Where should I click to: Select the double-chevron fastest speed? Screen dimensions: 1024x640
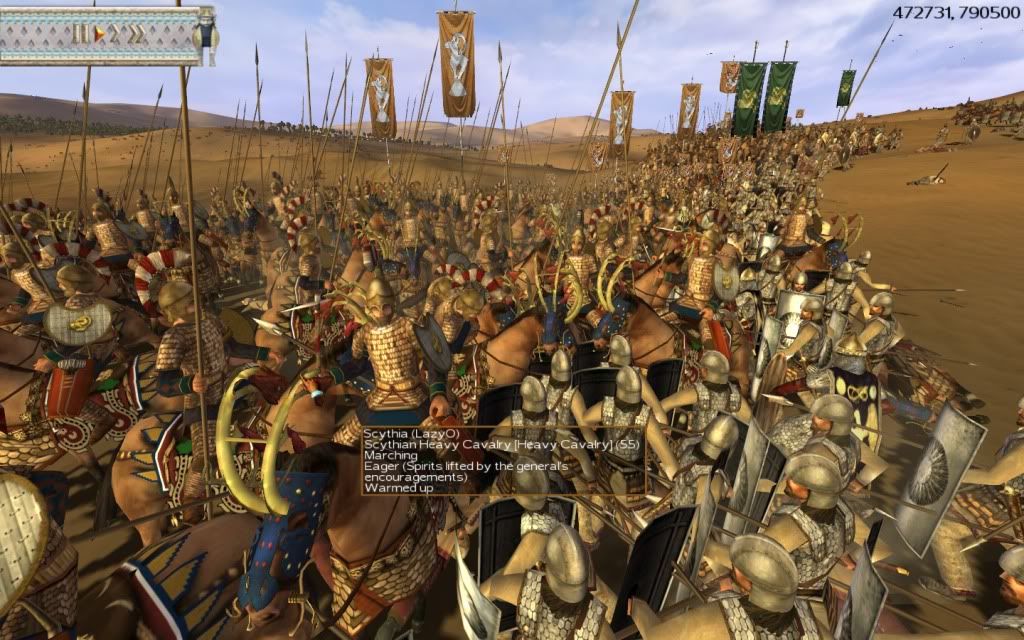coord(136,33)
